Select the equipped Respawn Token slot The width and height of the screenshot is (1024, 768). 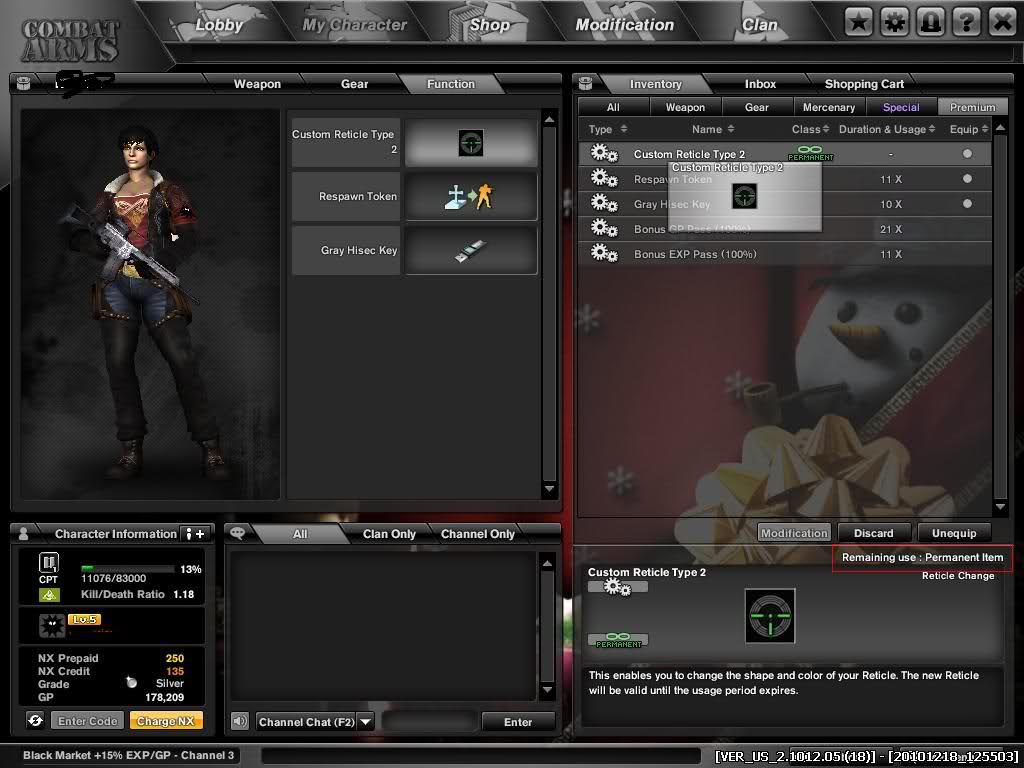tap(471, 196)
